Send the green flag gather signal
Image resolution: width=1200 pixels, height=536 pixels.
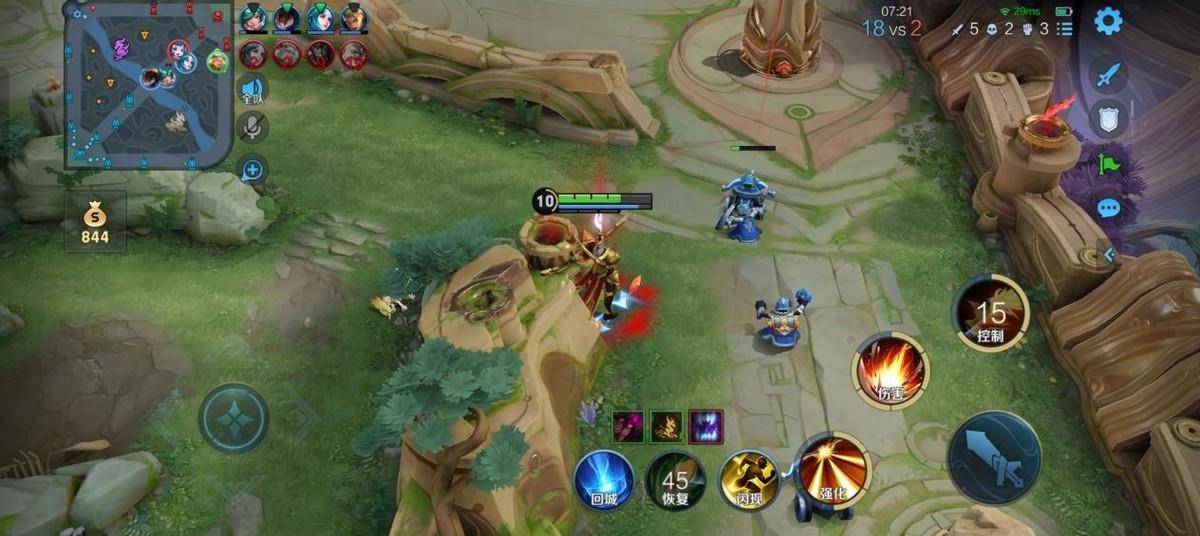pos(1108,164)
